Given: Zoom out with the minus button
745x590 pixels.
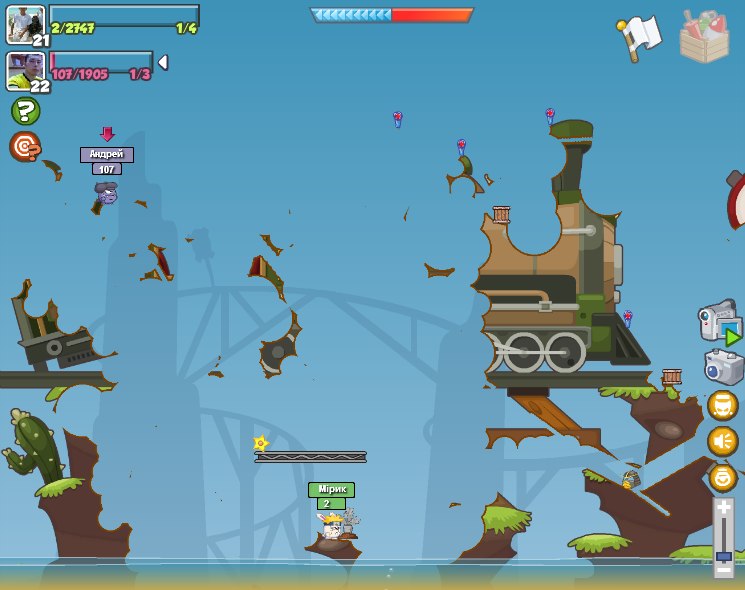Looking at the screenshot, I should (x=724, y=569).
